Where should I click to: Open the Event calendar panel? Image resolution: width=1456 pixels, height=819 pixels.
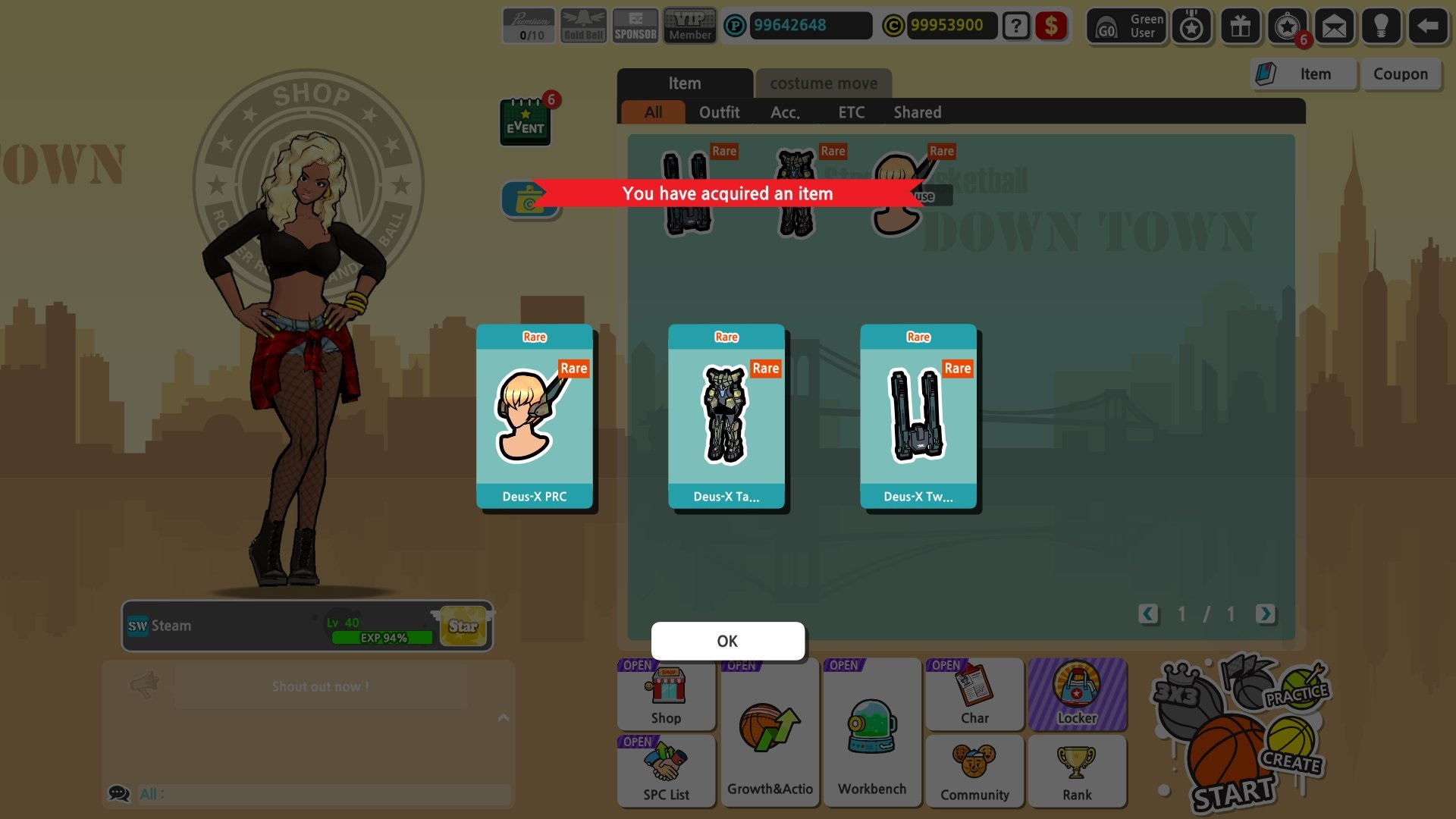[526, 121]
